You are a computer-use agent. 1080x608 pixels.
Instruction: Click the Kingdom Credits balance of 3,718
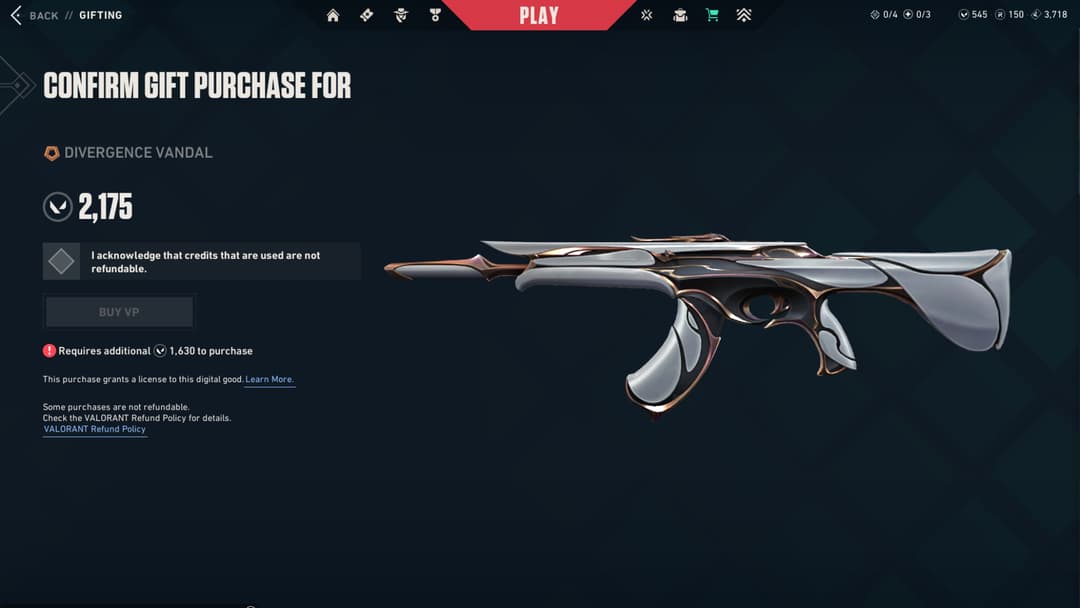tap(1049, 15)
